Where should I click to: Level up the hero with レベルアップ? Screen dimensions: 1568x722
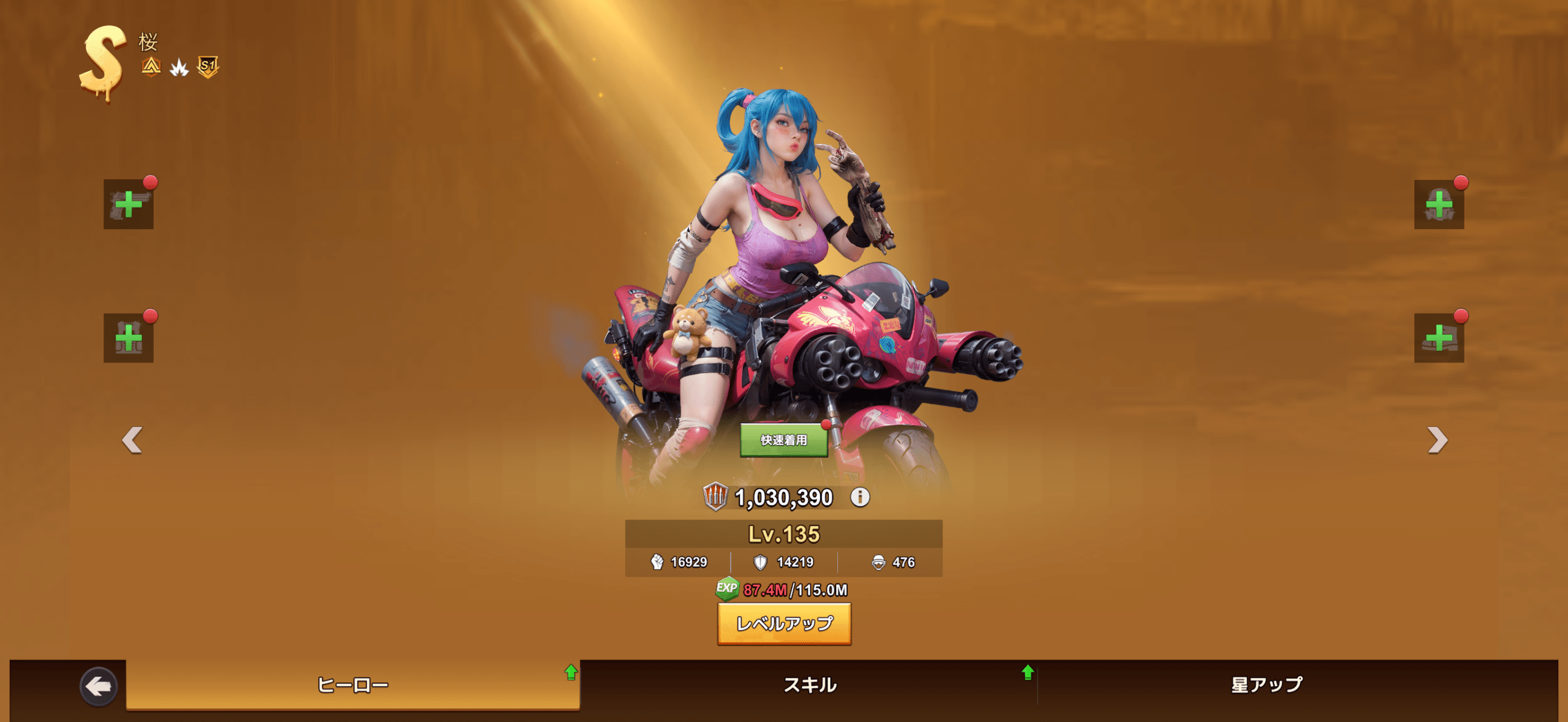(x=784, y=623)
